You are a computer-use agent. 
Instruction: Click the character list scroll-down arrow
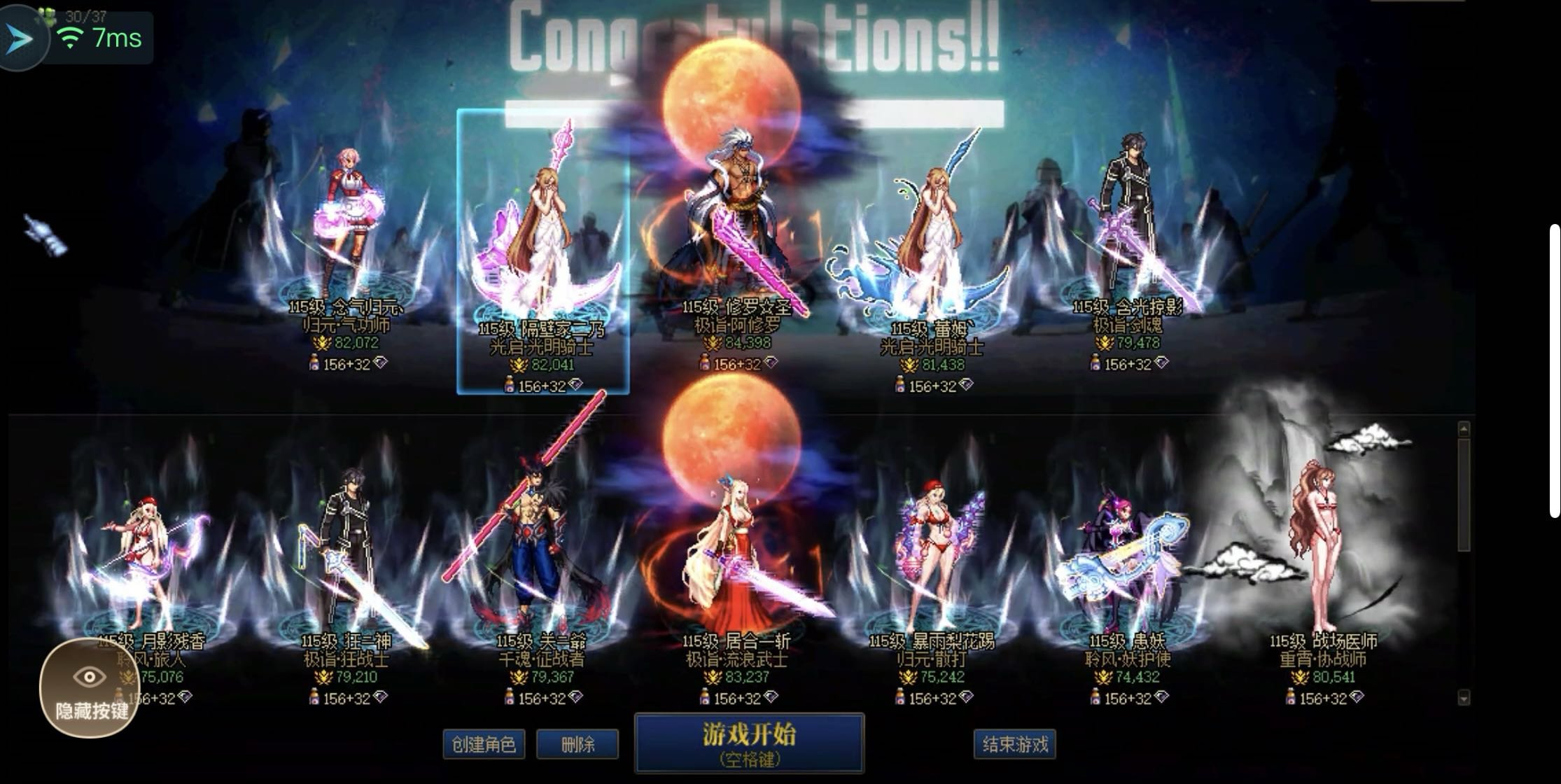[1464, 697]
